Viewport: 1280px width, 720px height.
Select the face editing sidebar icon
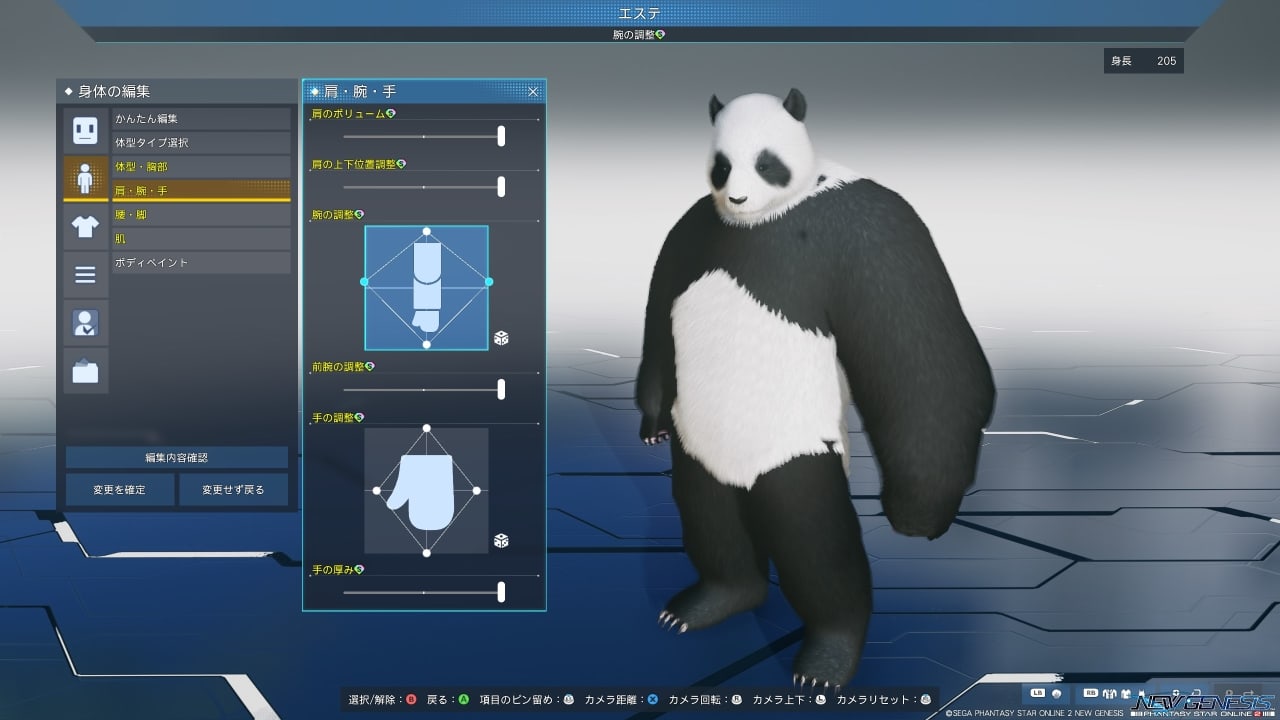(x=85, y=129)
